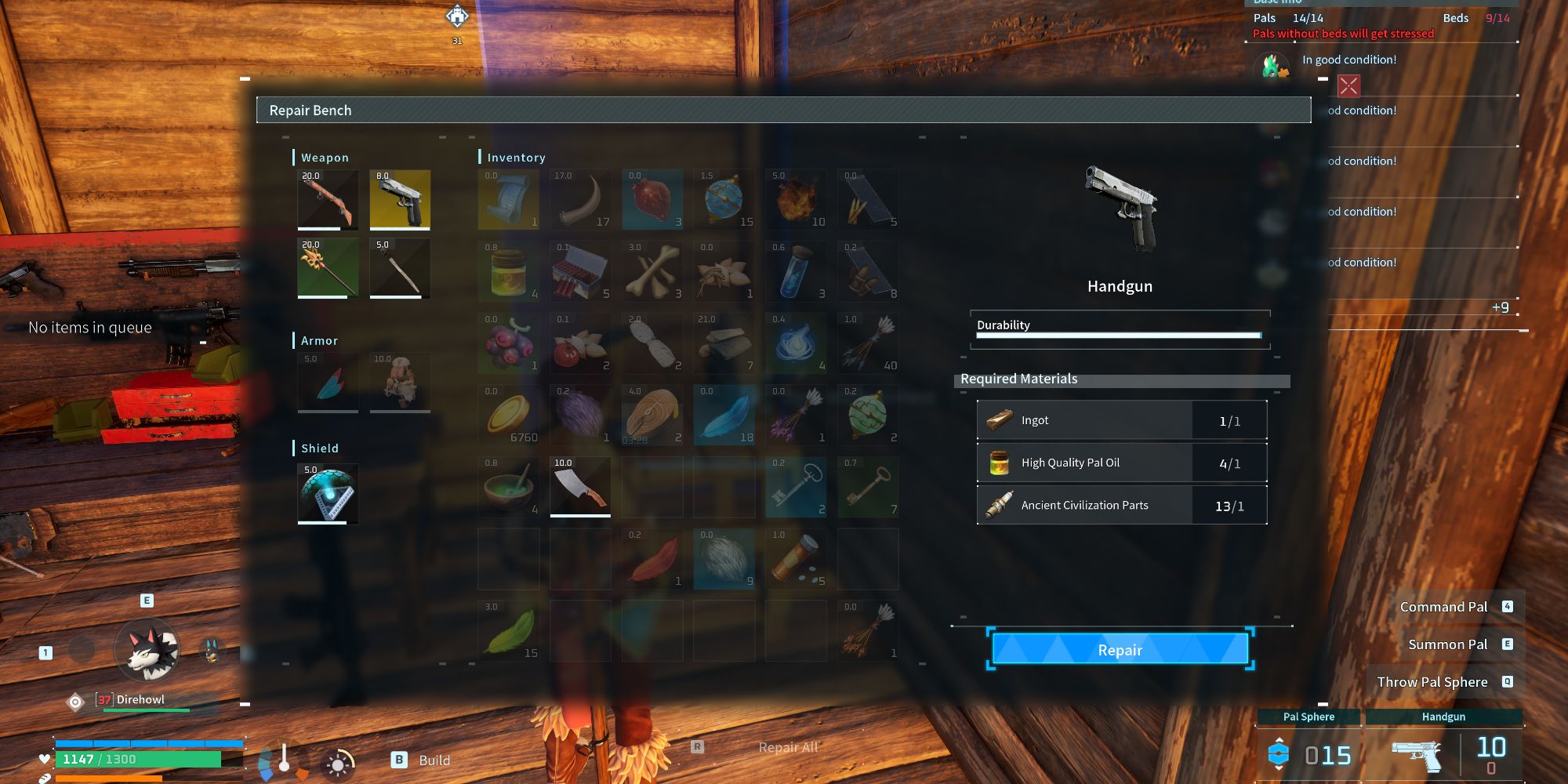The width and height of the screenshot is (1568, 784).
Task: Select the blue feather stack of 18
Action: pos(724,415)
